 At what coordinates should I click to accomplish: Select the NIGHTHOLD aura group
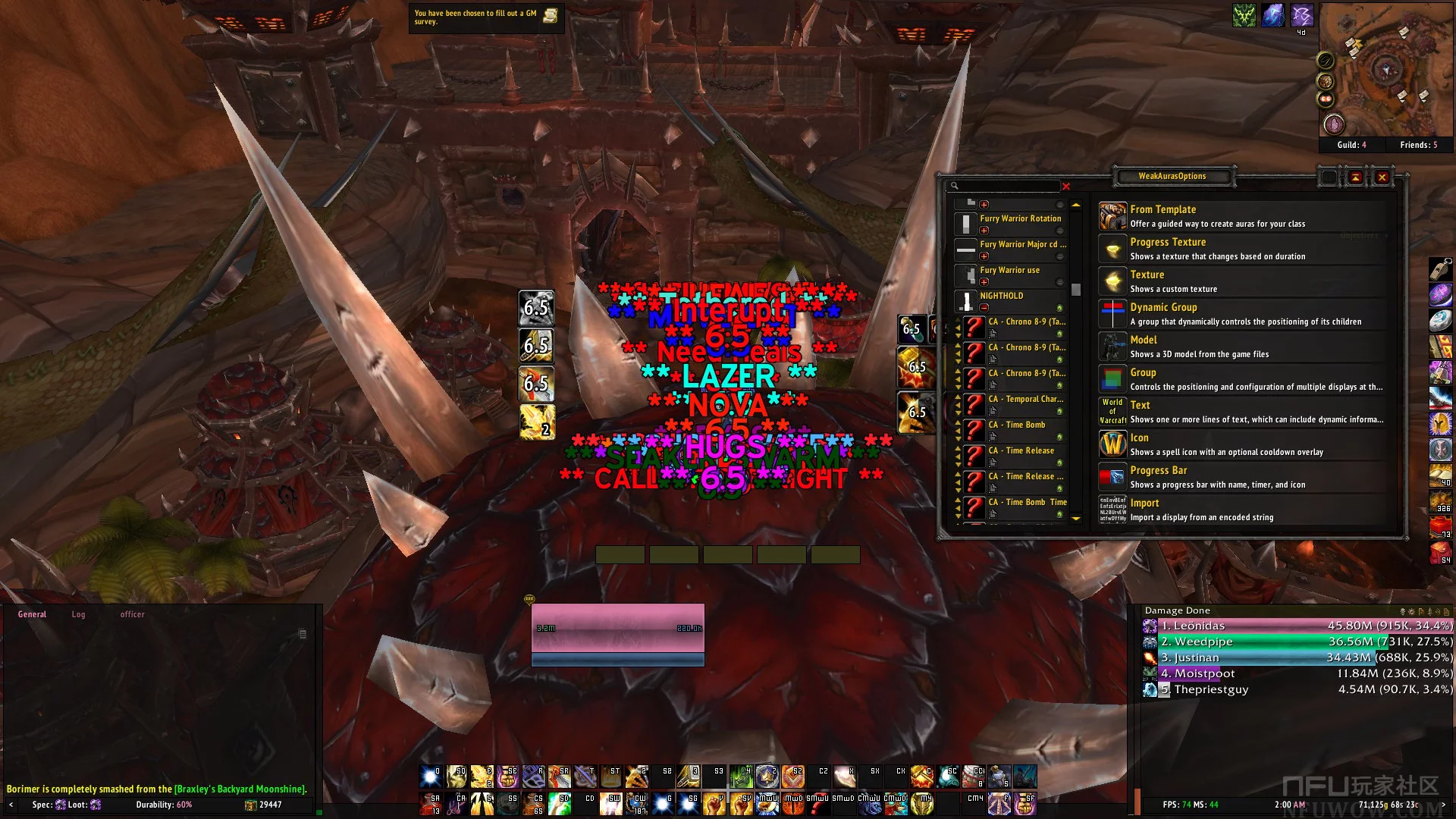click(1001, 297)
